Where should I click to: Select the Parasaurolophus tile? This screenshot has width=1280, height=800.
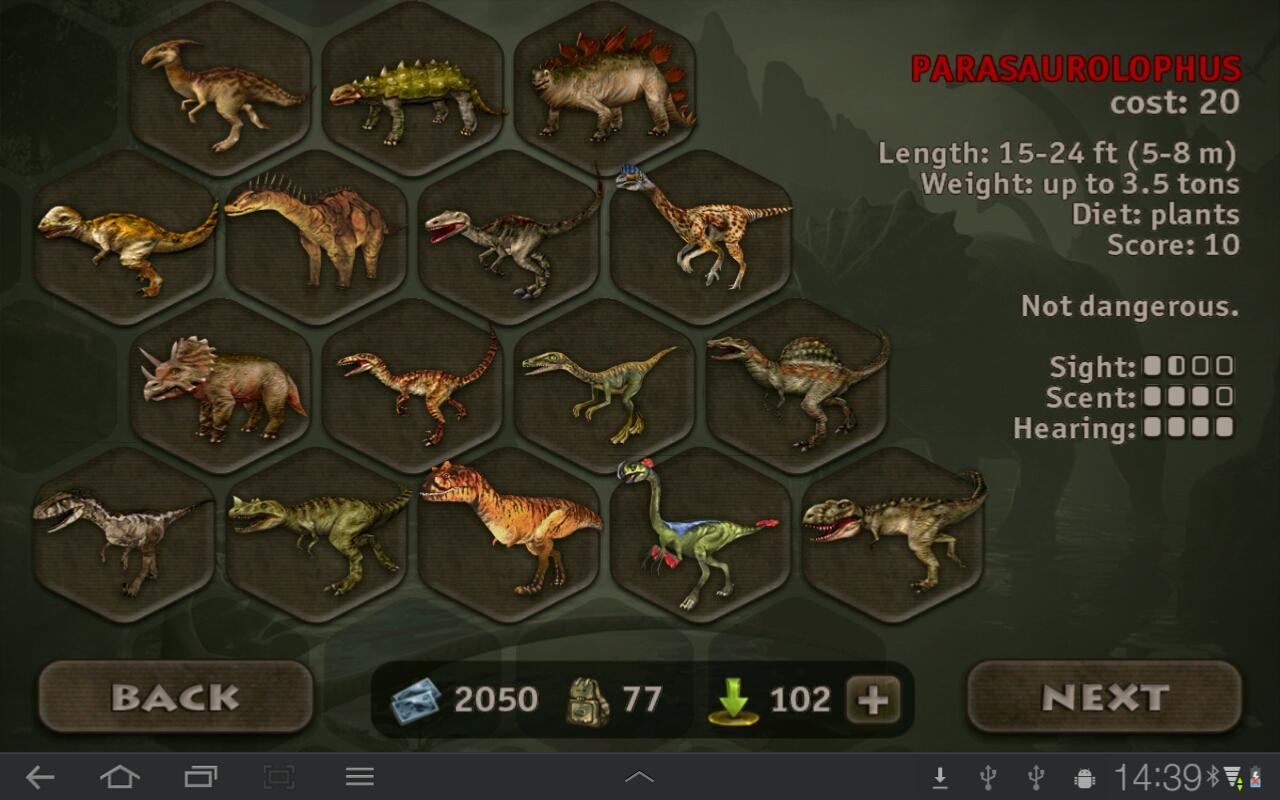click(x=221, y=90)
